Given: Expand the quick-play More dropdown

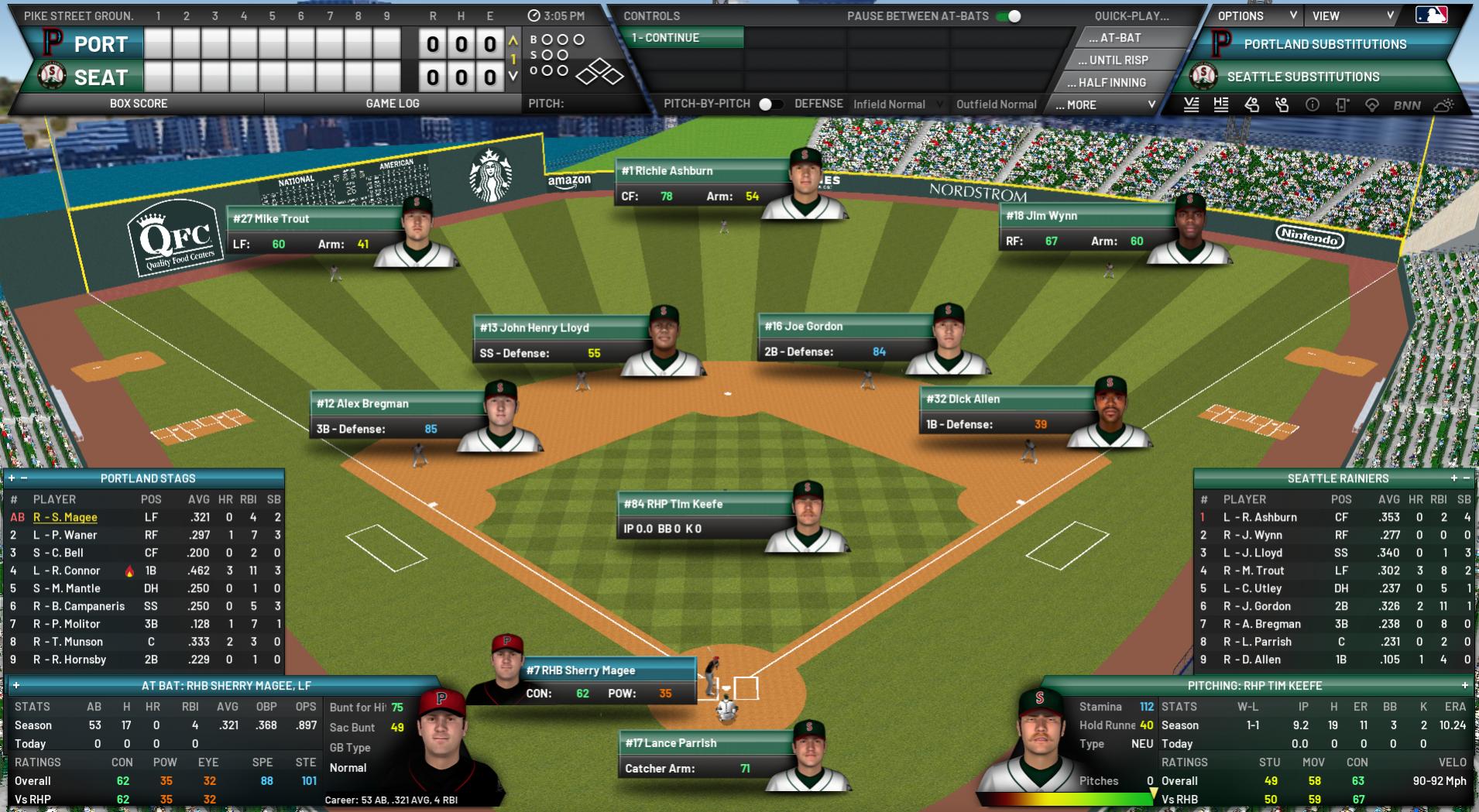Looking at the screenshot, I should [1105, 104].
